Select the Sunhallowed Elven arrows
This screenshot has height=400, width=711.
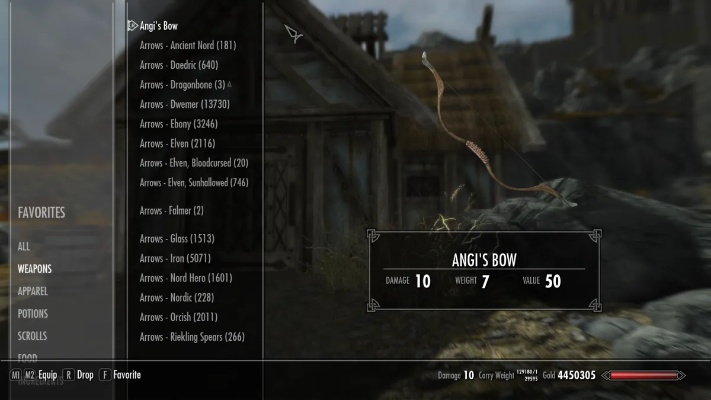(x=194, y=183)
